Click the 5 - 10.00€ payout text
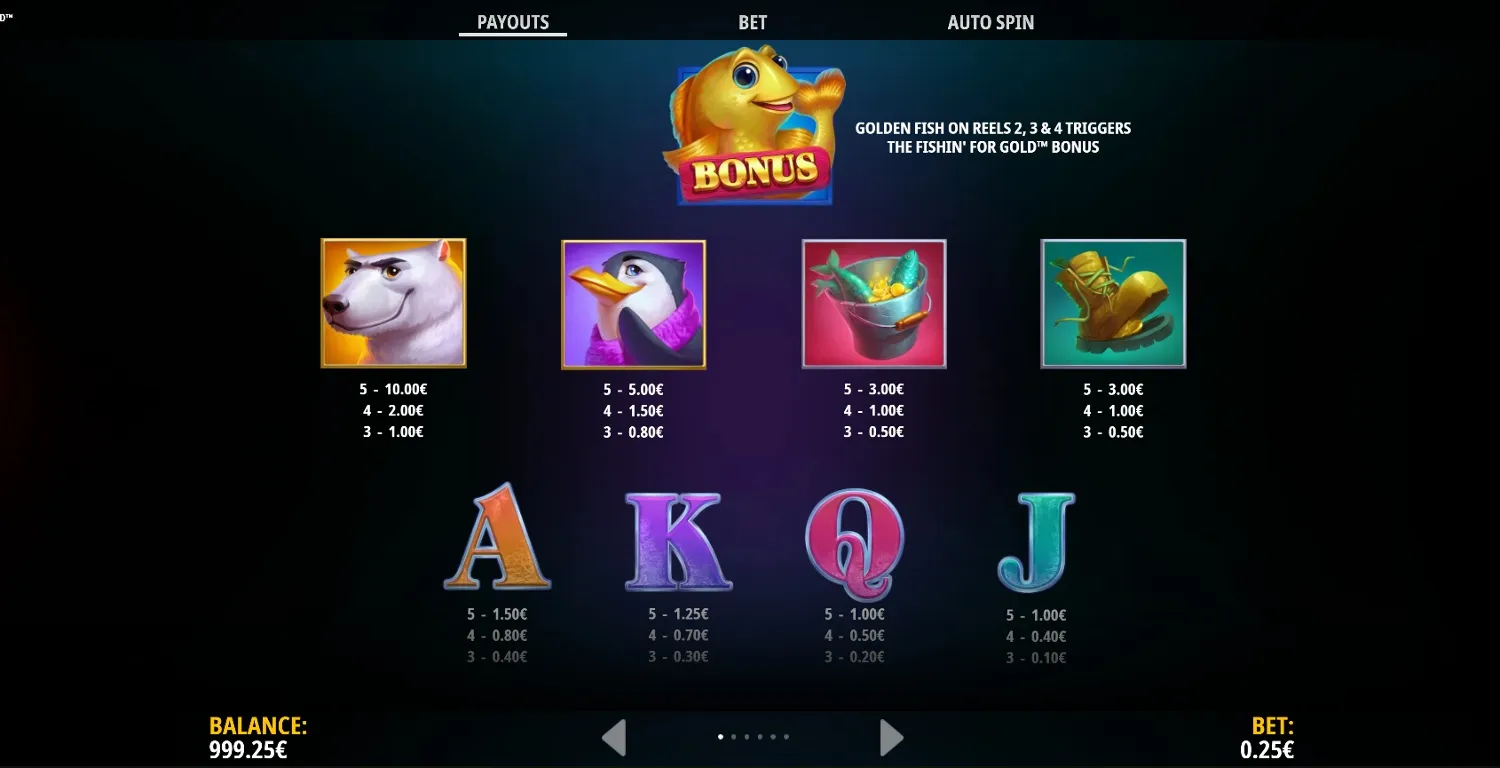Viewport: 1500px width, 768px height. point(393,389)
